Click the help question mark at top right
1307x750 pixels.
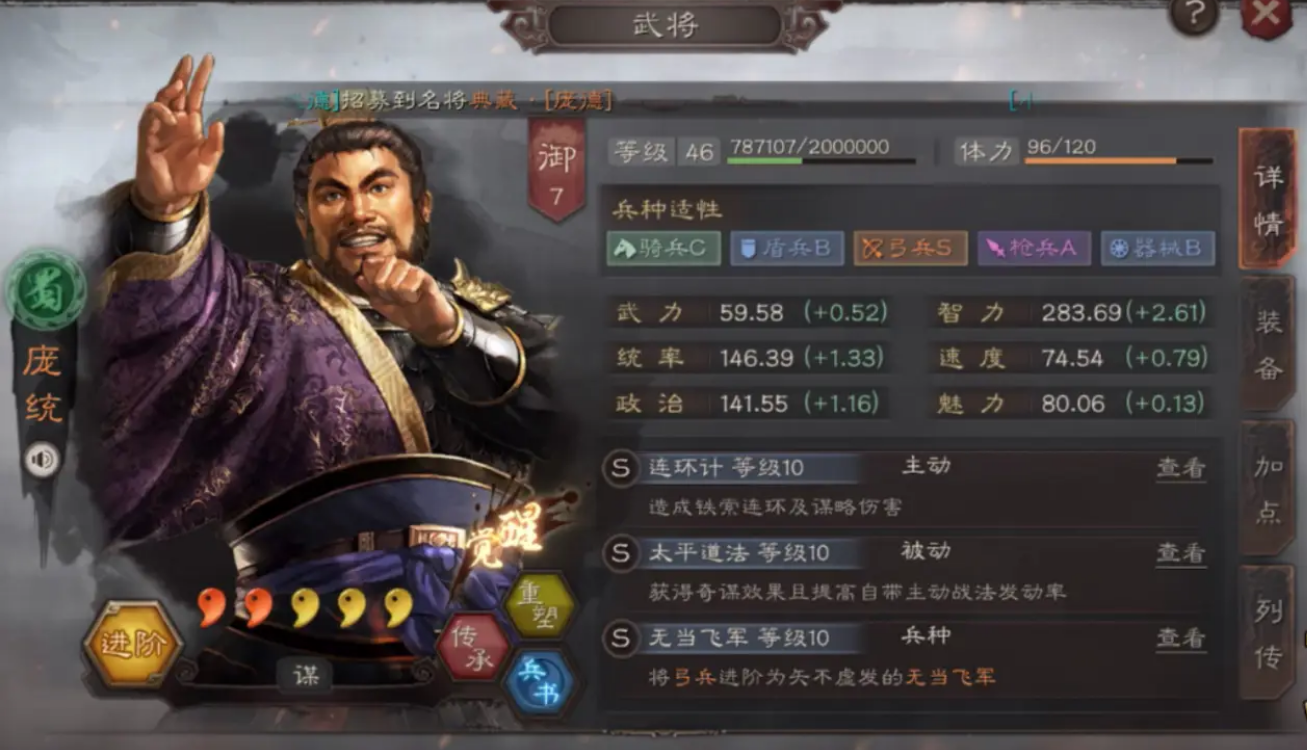[1192, 14]
